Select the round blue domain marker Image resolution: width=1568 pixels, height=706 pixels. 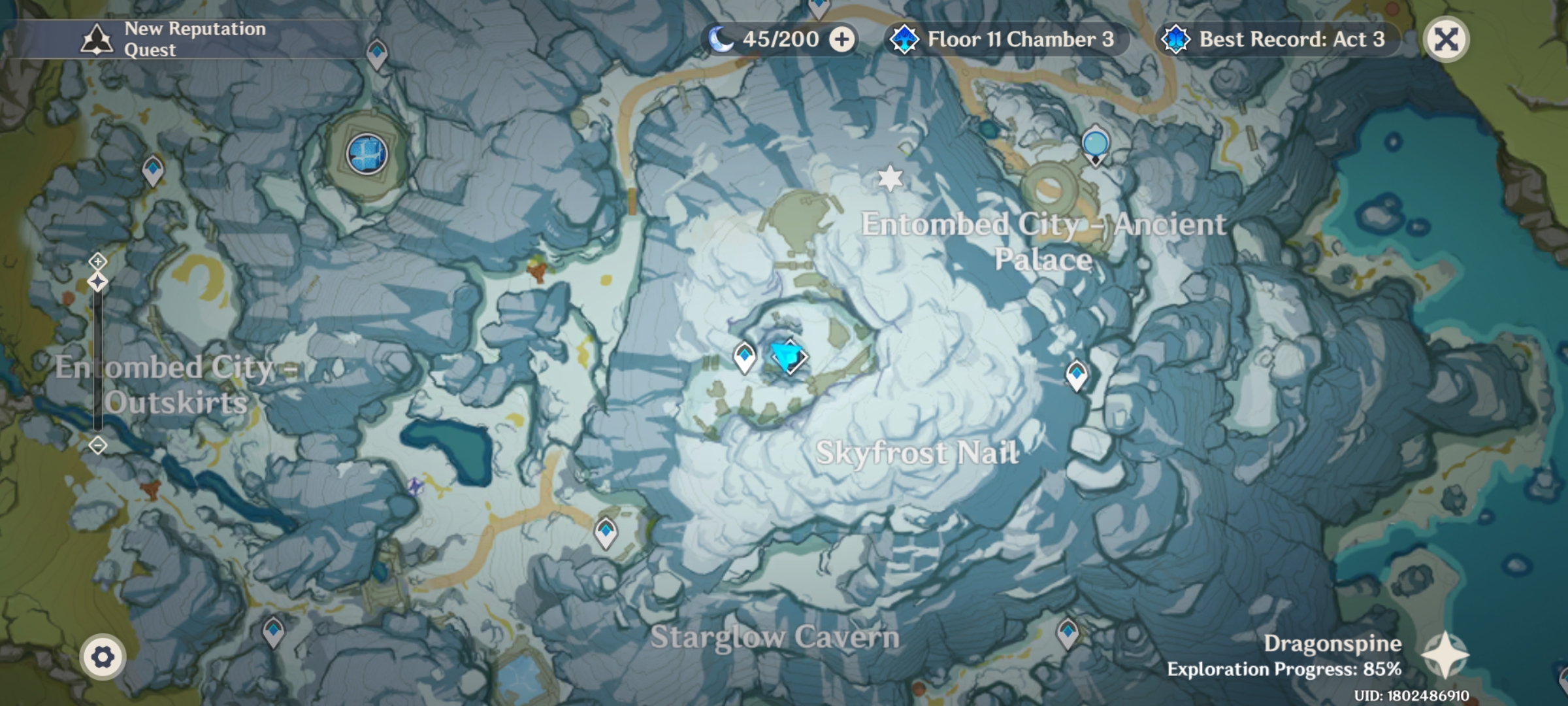coord(367,154)
